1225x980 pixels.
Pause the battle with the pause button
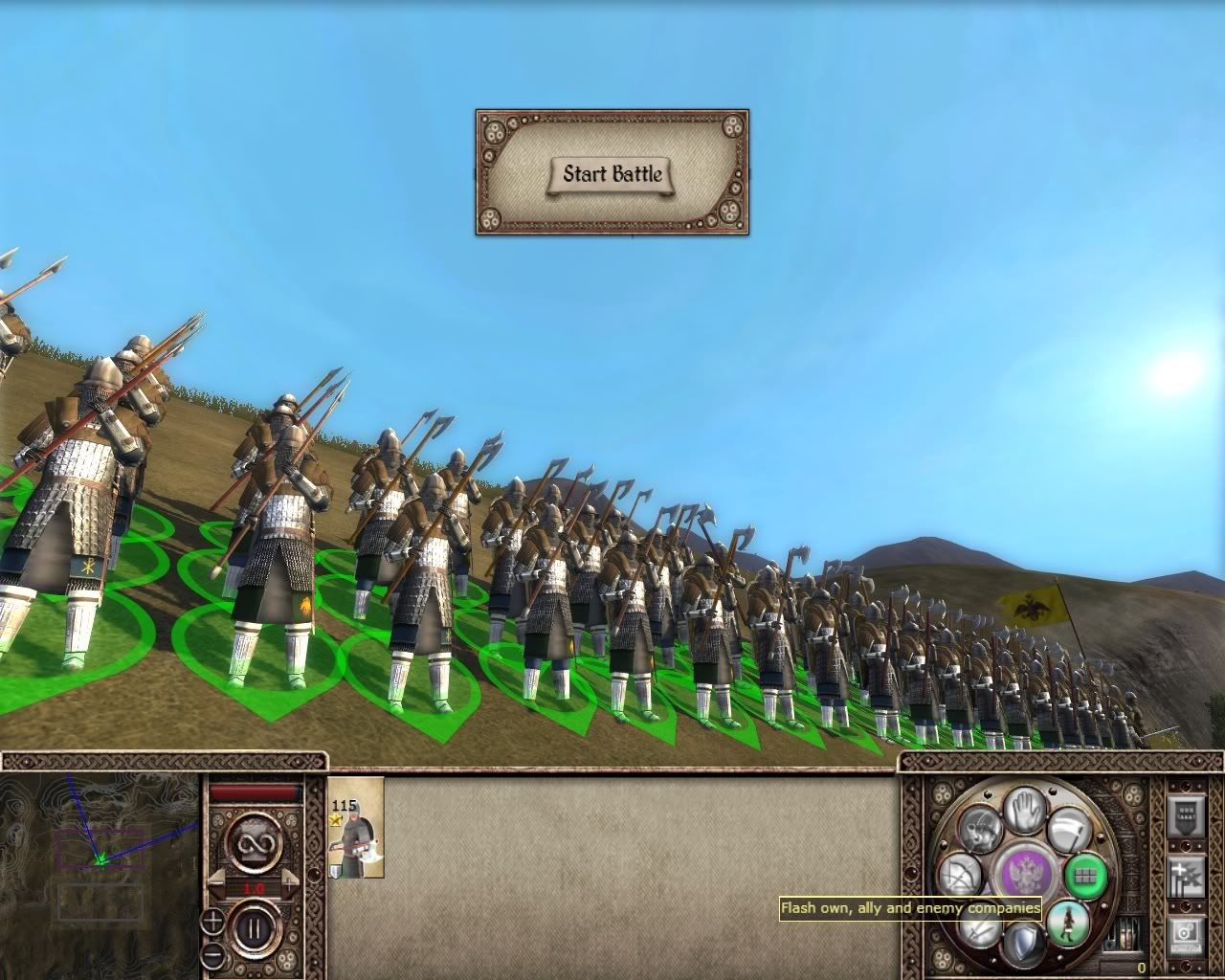(x=254, y=927)
